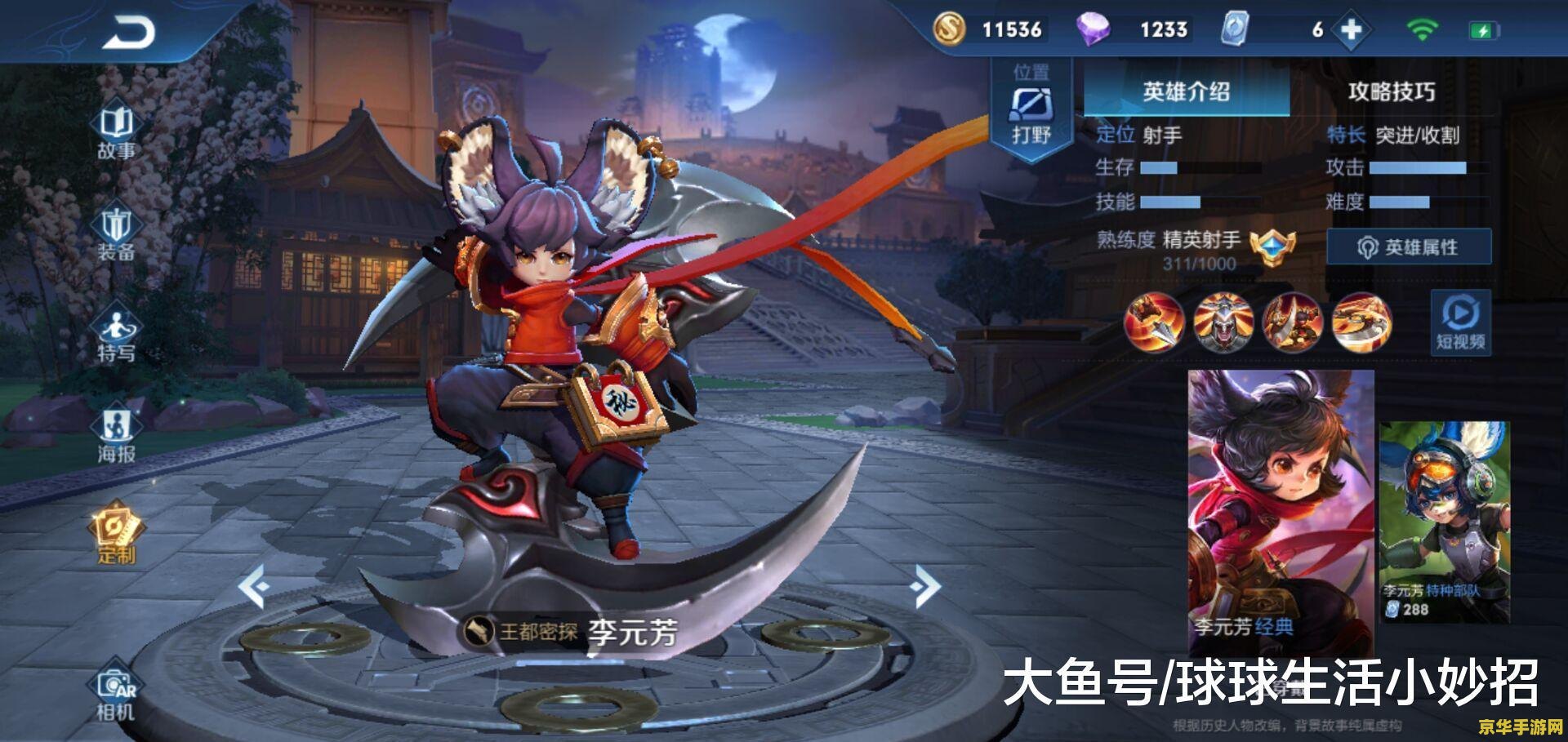Open the 故事 (Story) panel
The width and height of the screenshot is (1568, 742).
pos(117,134)
